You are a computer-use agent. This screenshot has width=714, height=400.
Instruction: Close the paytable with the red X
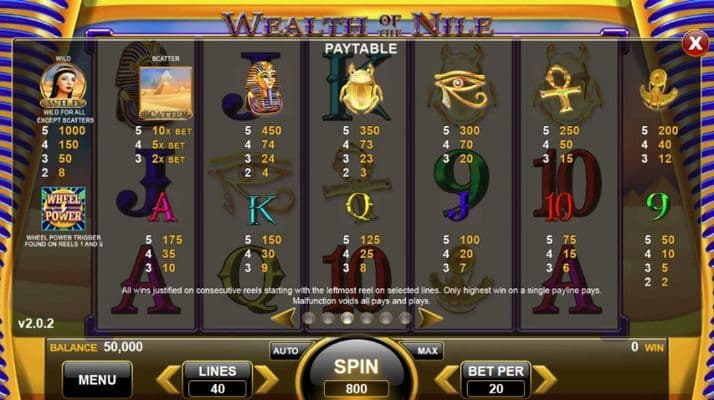(x=695, y=44)
